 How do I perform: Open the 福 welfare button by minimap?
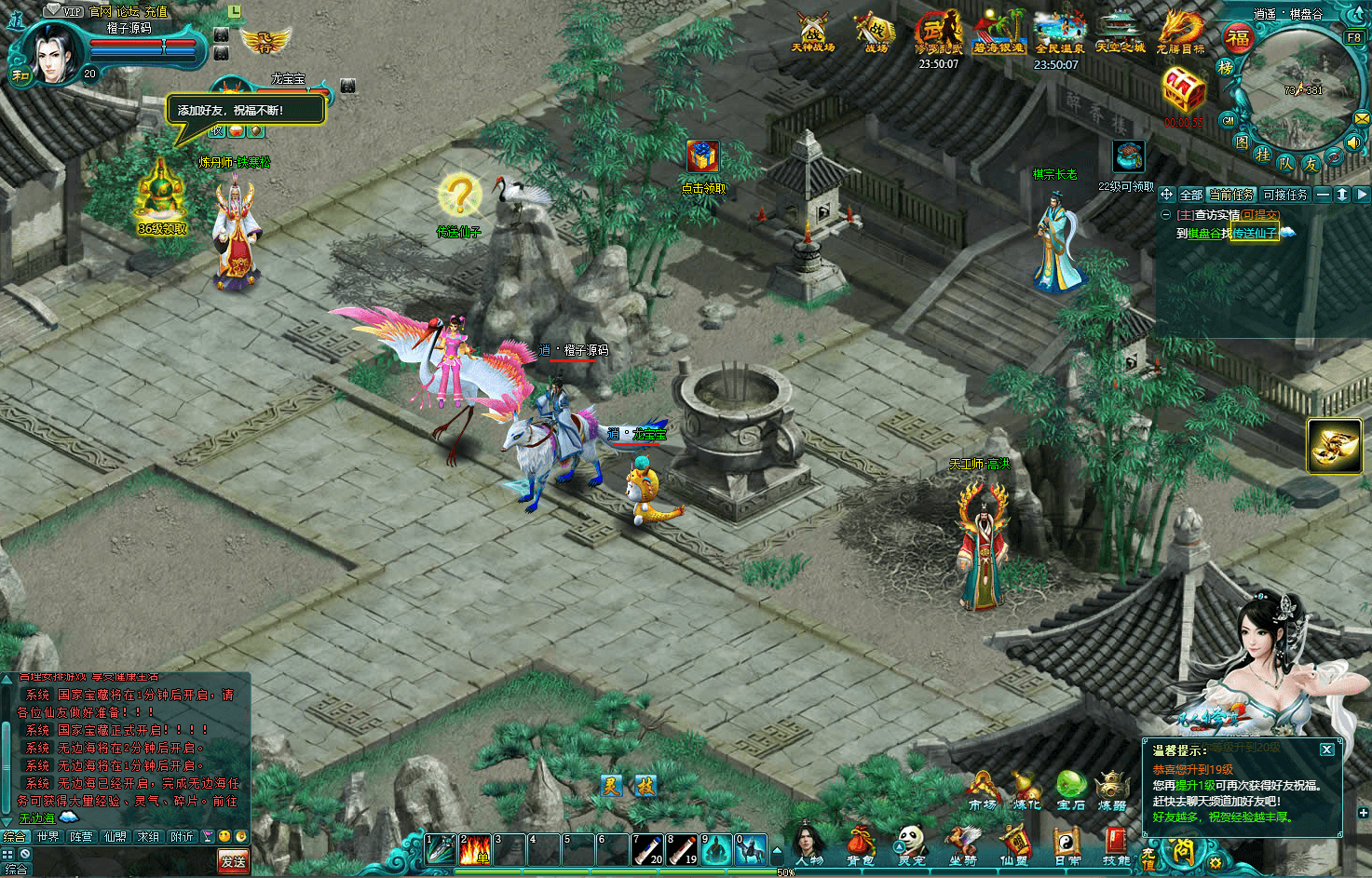click(x=1238, y=39)
